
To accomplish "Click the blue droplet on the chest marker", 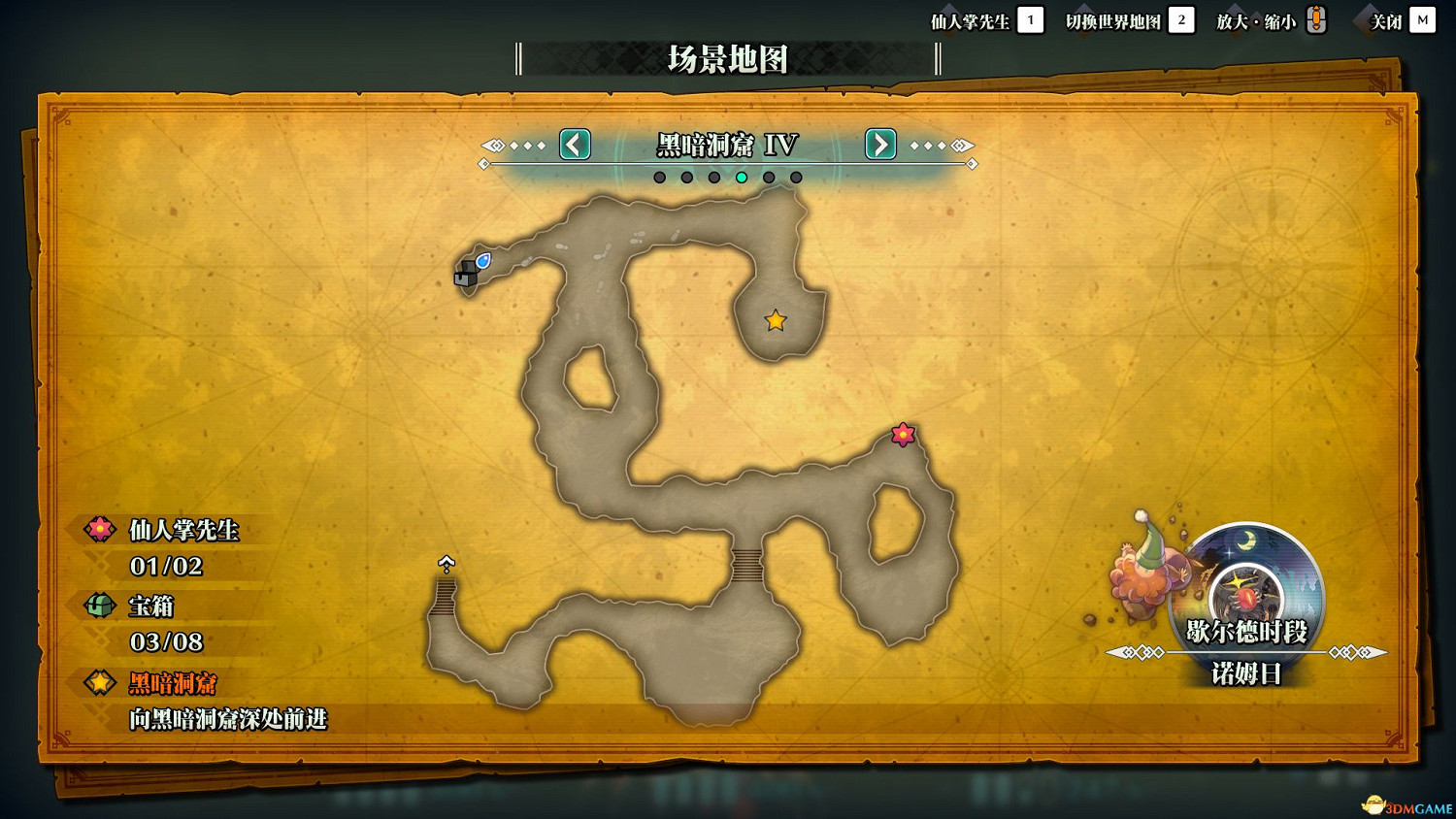I will (x=481, y=260).
